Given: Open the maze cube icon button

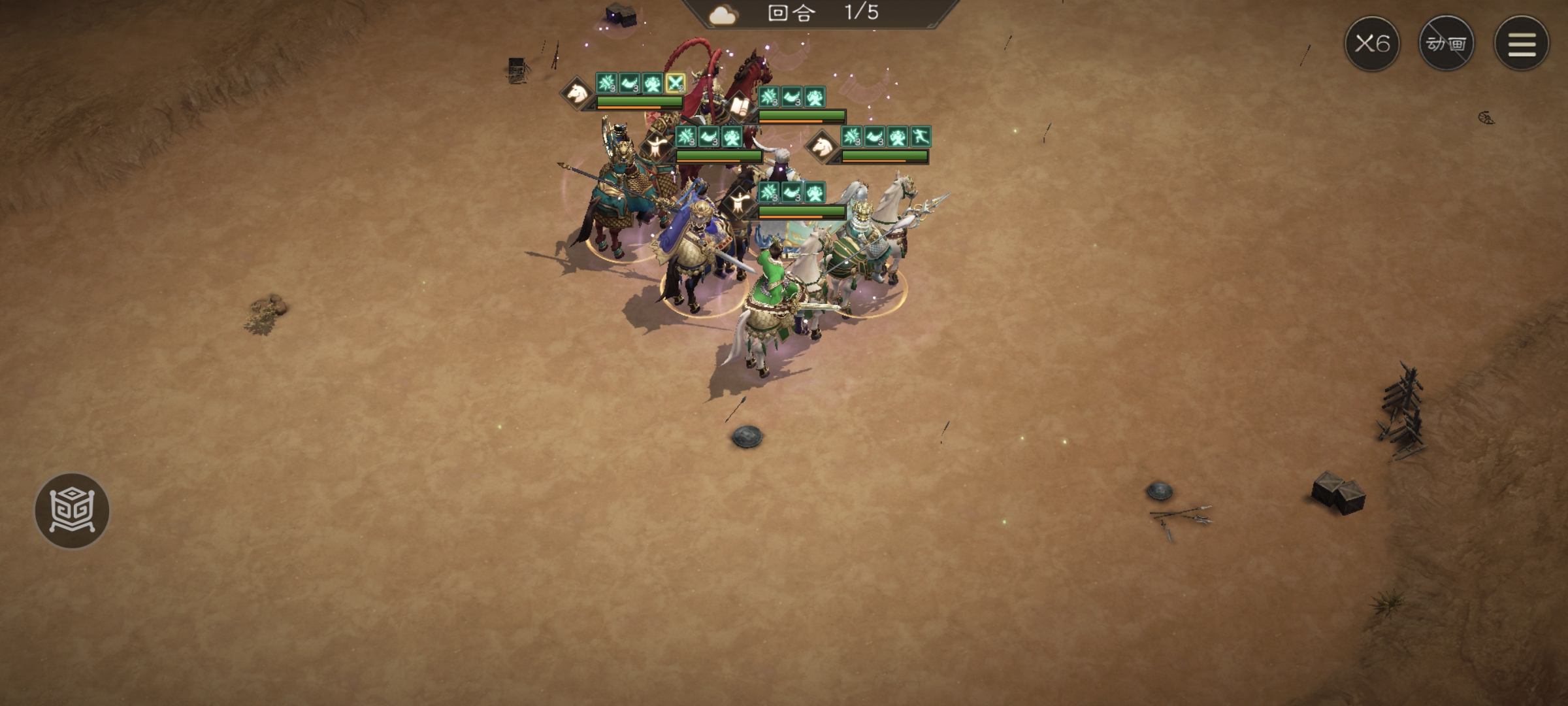Looking at the screenshot, I should pos(72,511).
